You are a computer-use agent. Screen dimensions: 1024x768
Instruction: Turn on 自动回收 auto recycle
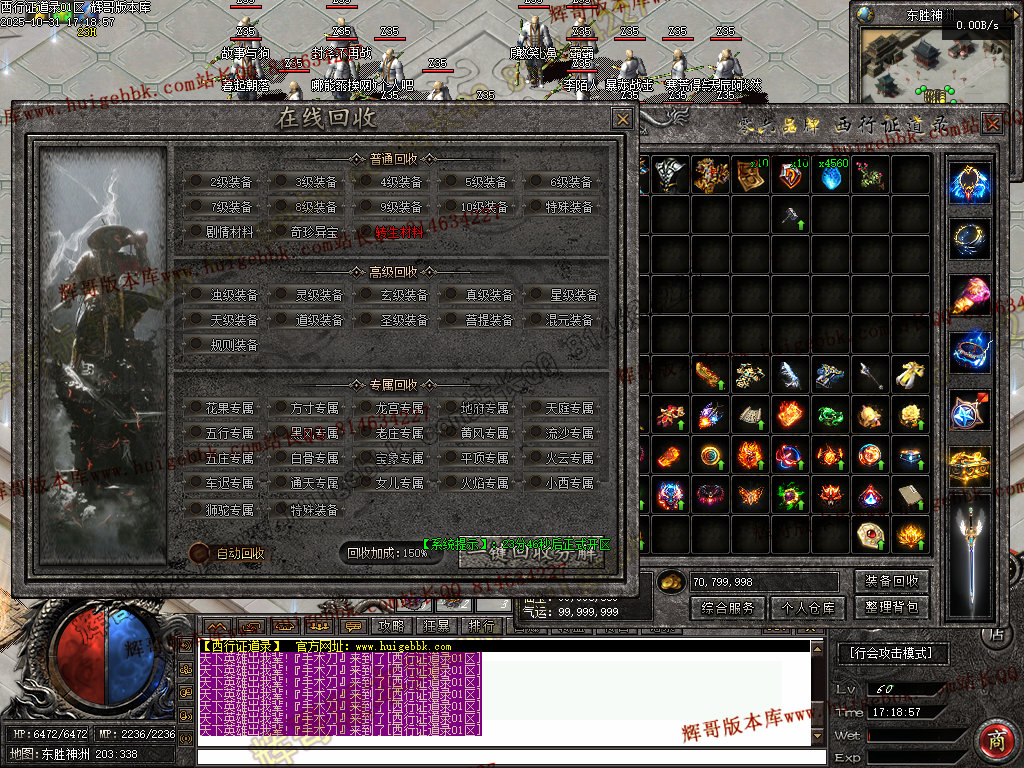pyautogui.click(x=199, y=553)
